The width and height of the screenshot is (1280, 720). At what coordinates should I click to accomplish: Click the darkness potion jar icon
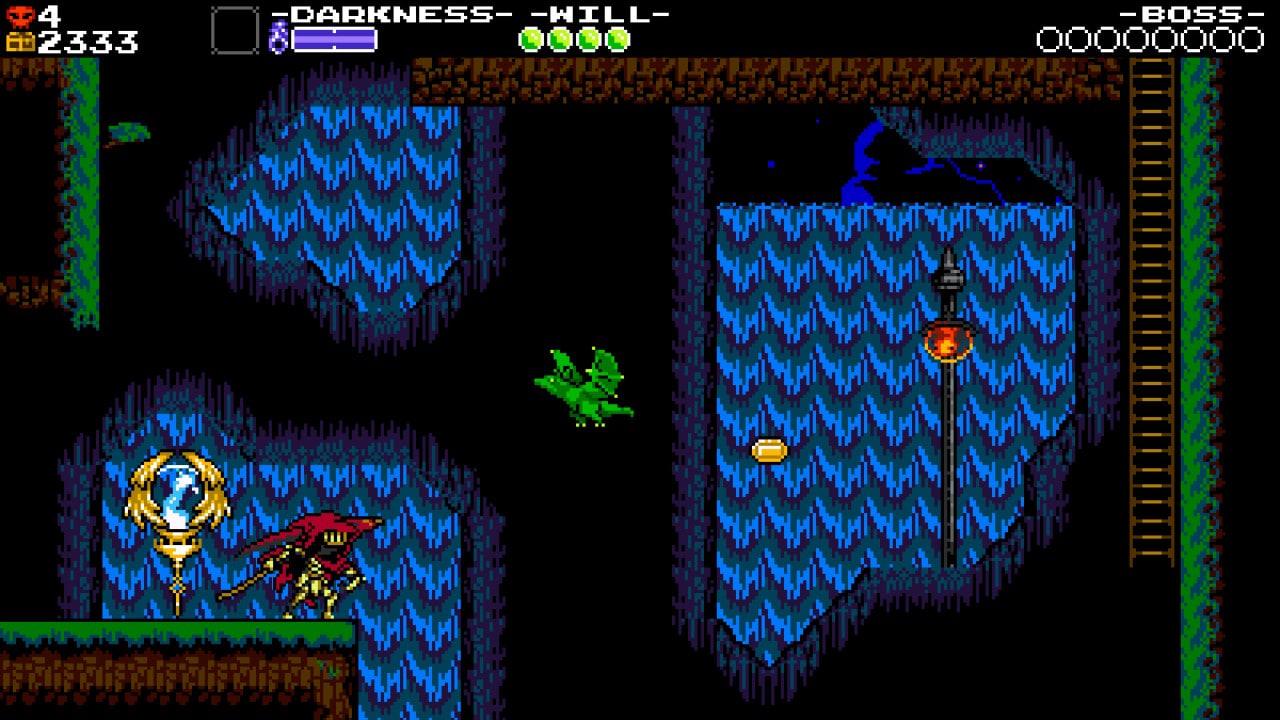coord(279,39)
